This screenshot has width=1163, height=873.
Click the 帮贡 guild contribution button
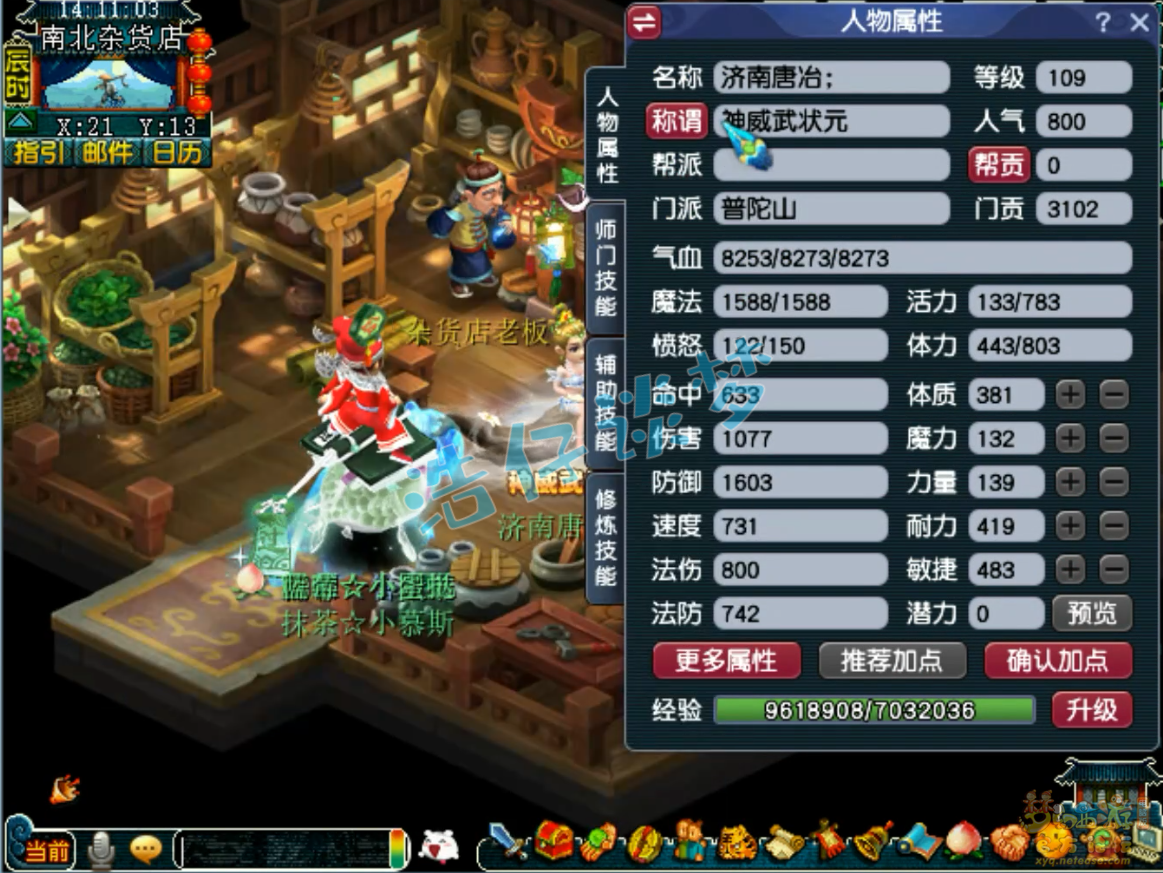pos(999,165)
